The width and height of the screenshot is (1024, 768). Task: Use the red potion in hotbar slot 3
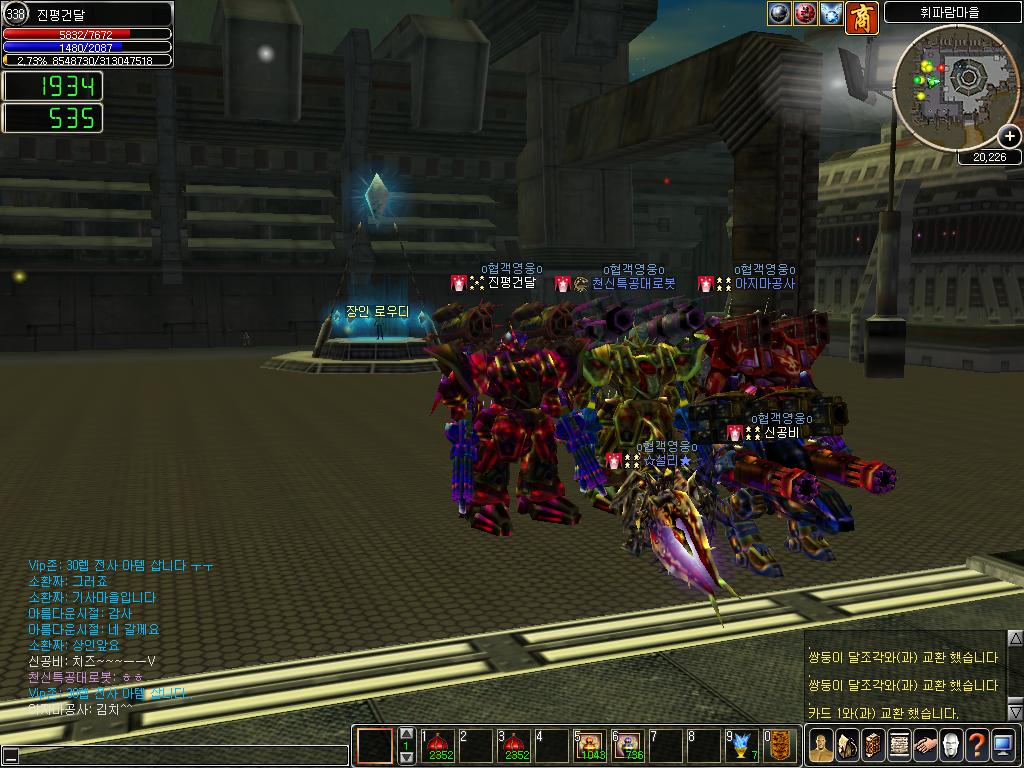click(514, 746)
